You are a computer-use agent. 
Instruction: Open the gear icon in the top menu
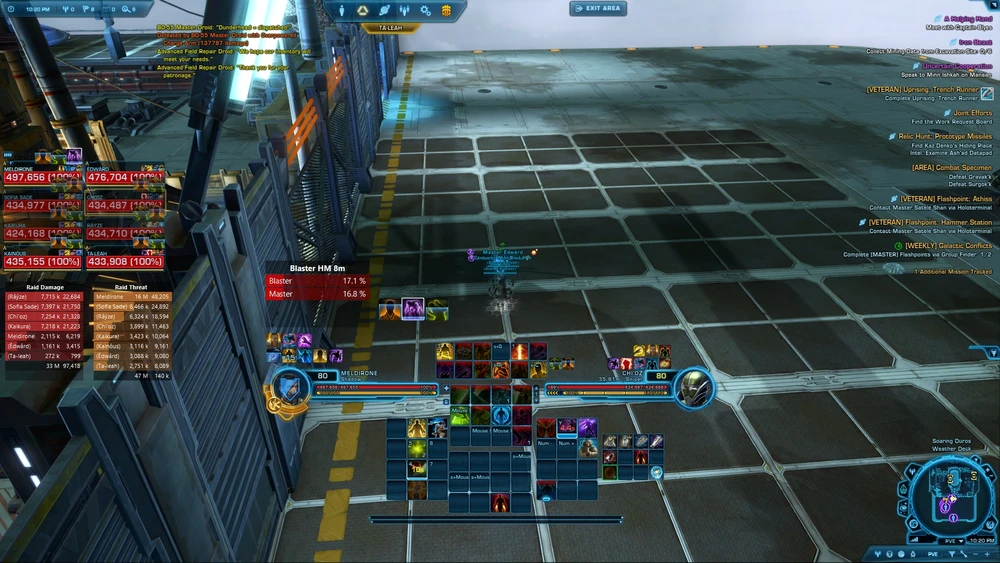click(425, 10)
